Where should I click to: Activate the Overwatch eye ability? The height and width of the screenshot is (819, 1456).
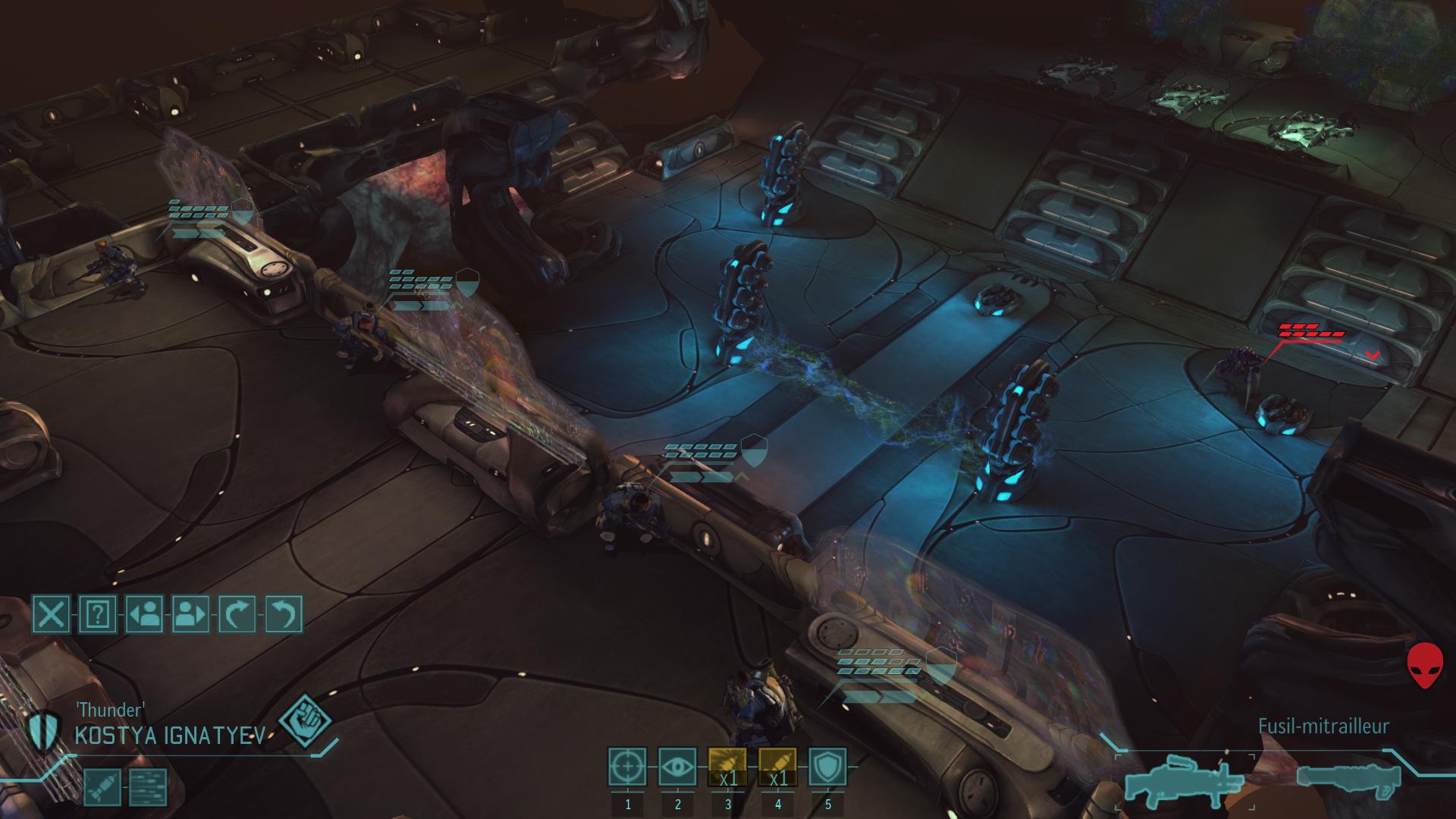click(x=678, y=767)
